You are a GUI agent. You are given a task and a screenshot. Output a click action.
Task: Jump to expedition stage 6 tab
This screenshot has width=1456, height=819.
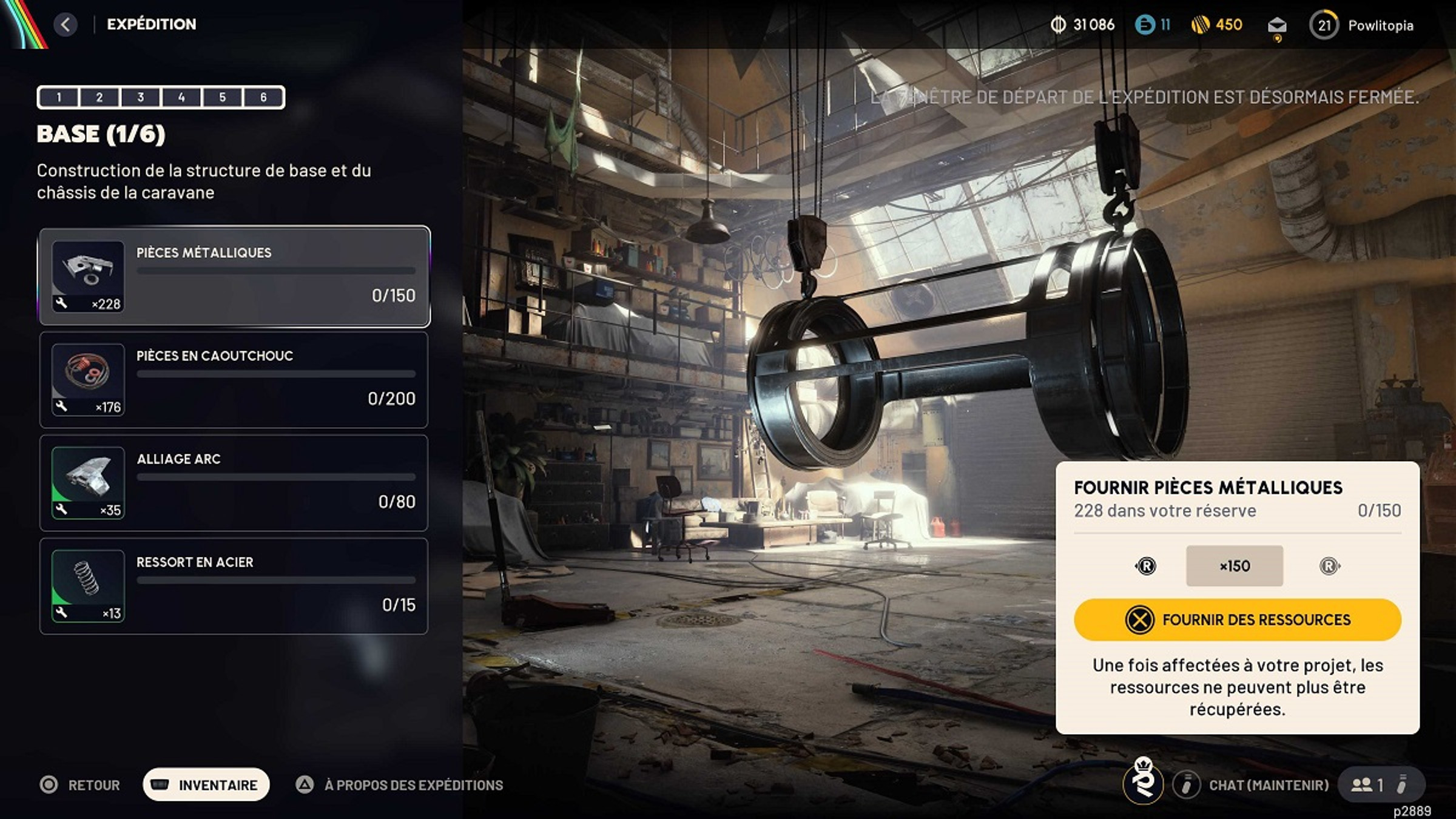pyautogui.click(x=263, y=97)
